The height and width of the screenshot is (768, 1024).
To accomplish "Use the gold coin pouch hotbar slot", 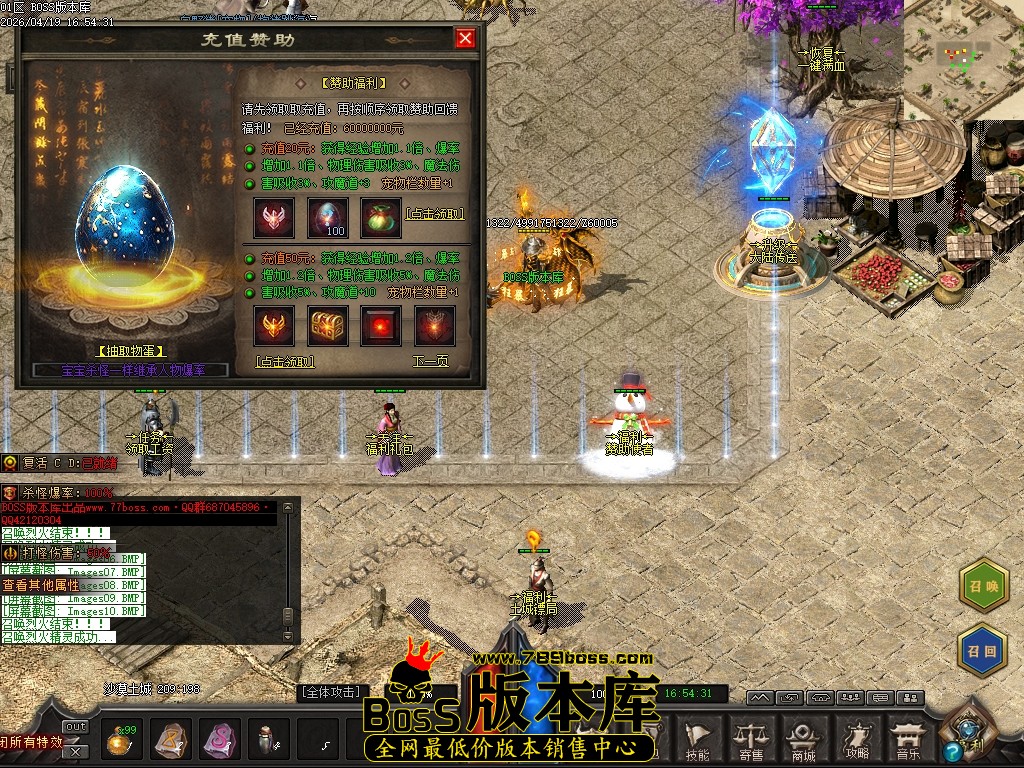I will (x=122, y=740).
